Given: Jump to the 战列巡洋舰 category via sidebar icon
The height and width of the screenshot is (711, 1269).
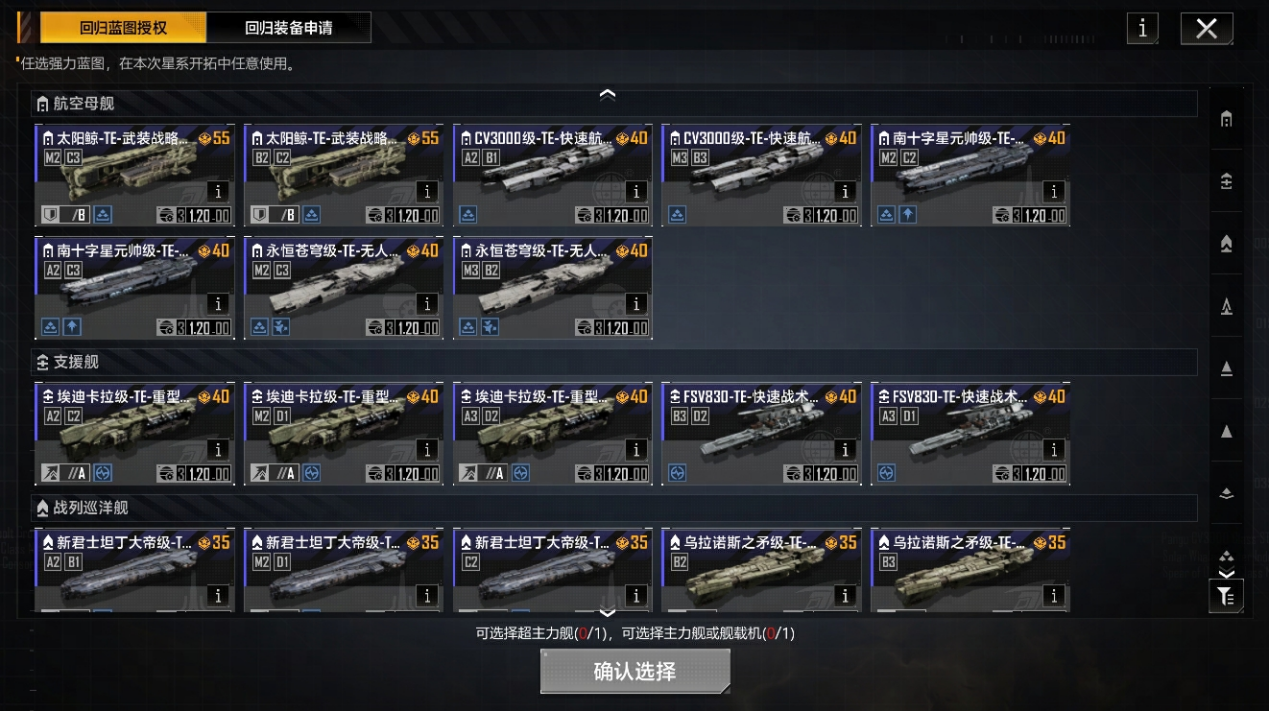Looking at the screenshot, I should tap(1226, 244).
